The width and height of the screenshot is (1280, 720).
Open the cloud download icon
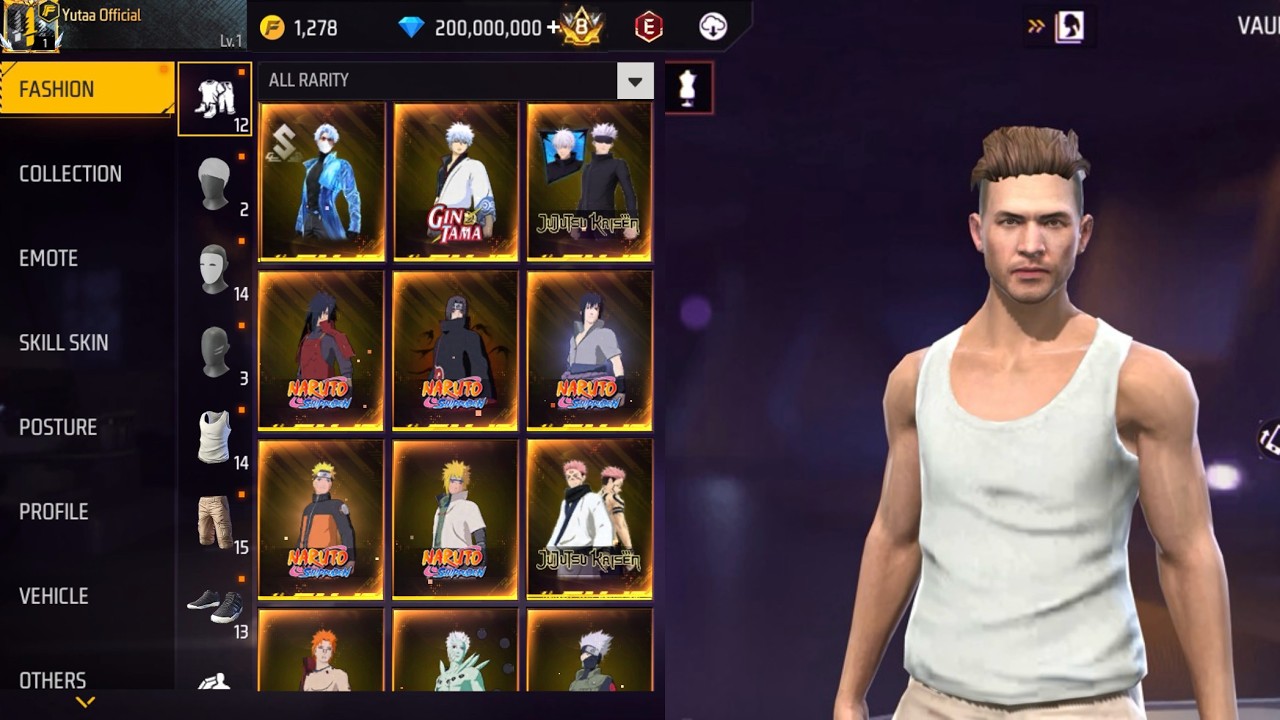[x=713, y=28]
